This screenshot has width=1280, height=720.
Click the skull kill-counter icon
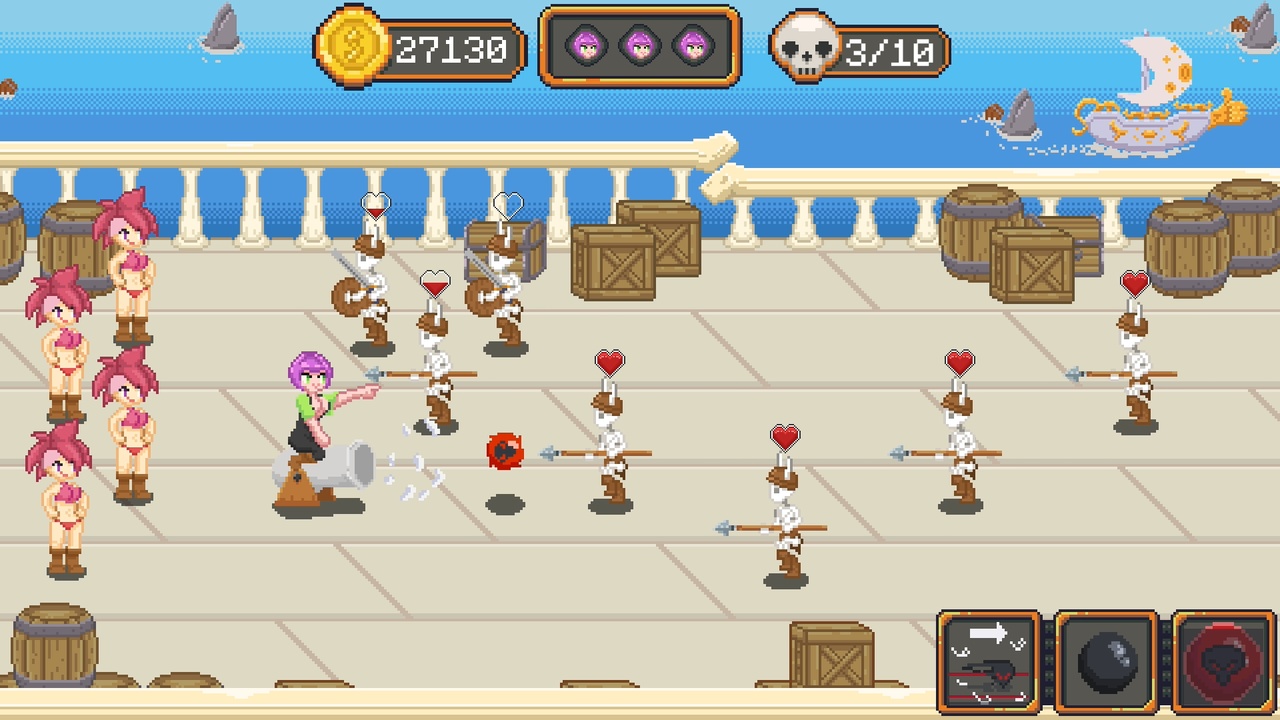click(x=806, y=45)
